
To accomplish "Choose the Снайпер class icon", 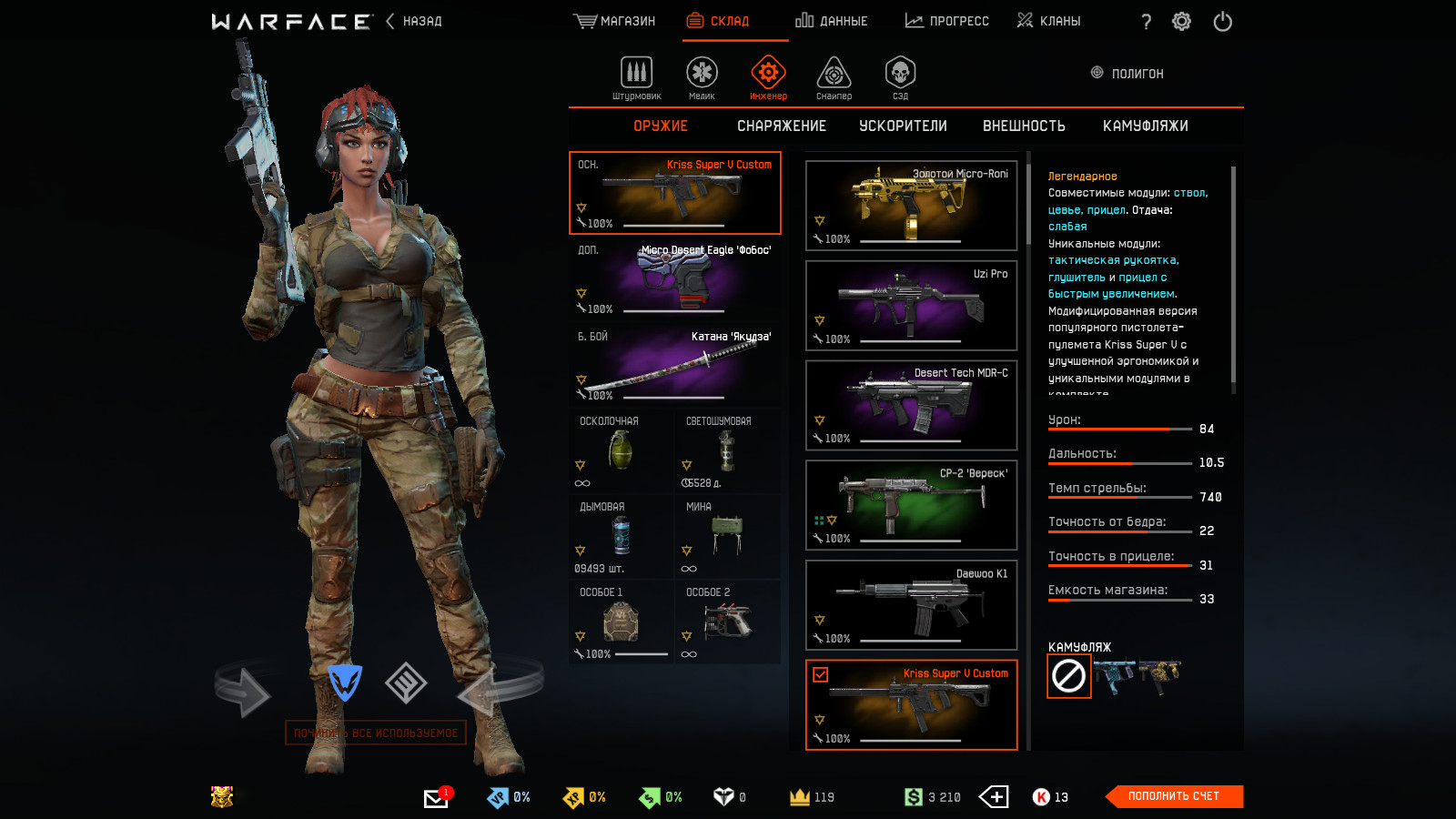I will pos(834,77).
